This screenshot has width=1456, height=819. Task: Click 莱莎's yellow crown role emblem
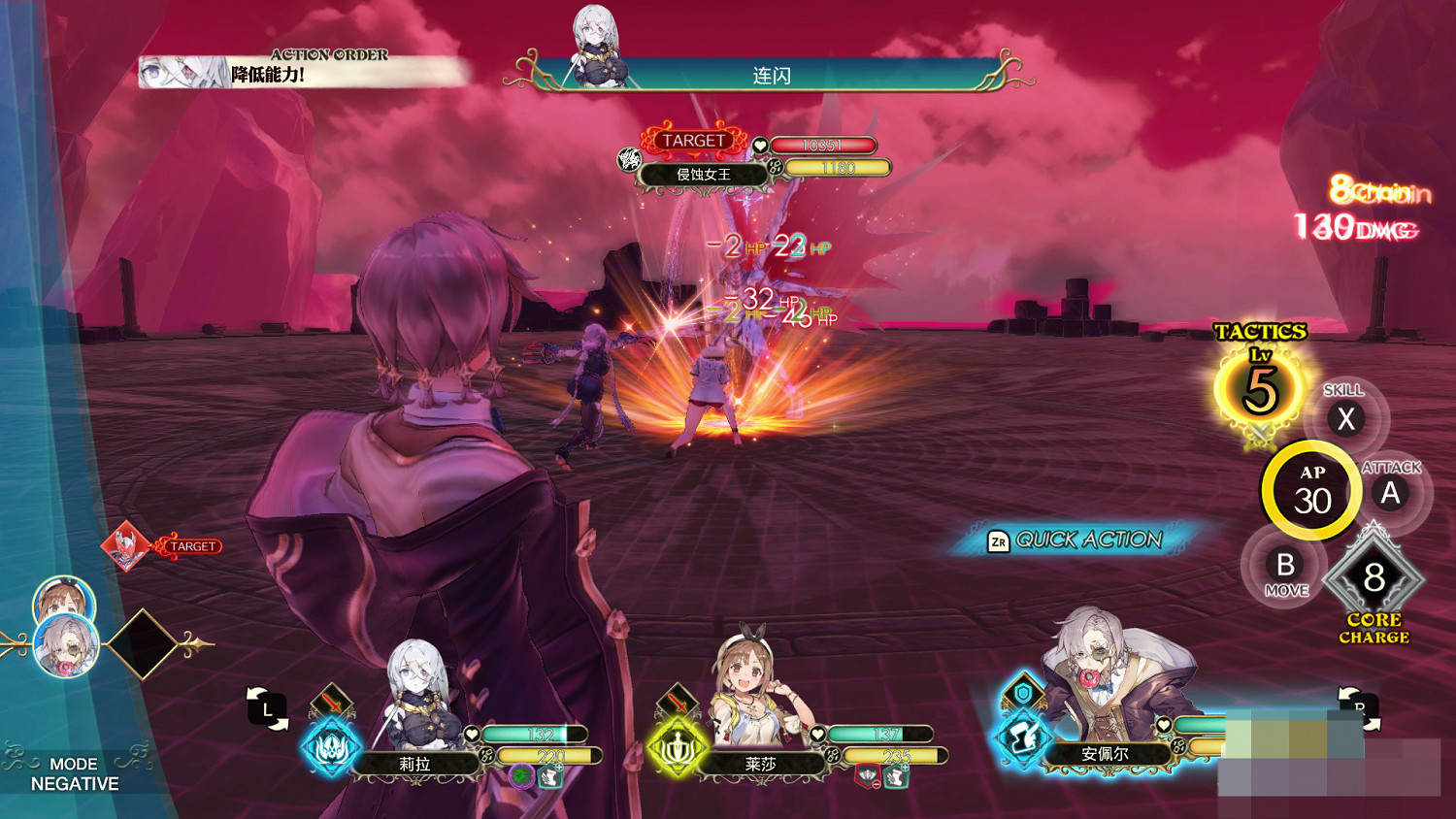click(677, 748)
